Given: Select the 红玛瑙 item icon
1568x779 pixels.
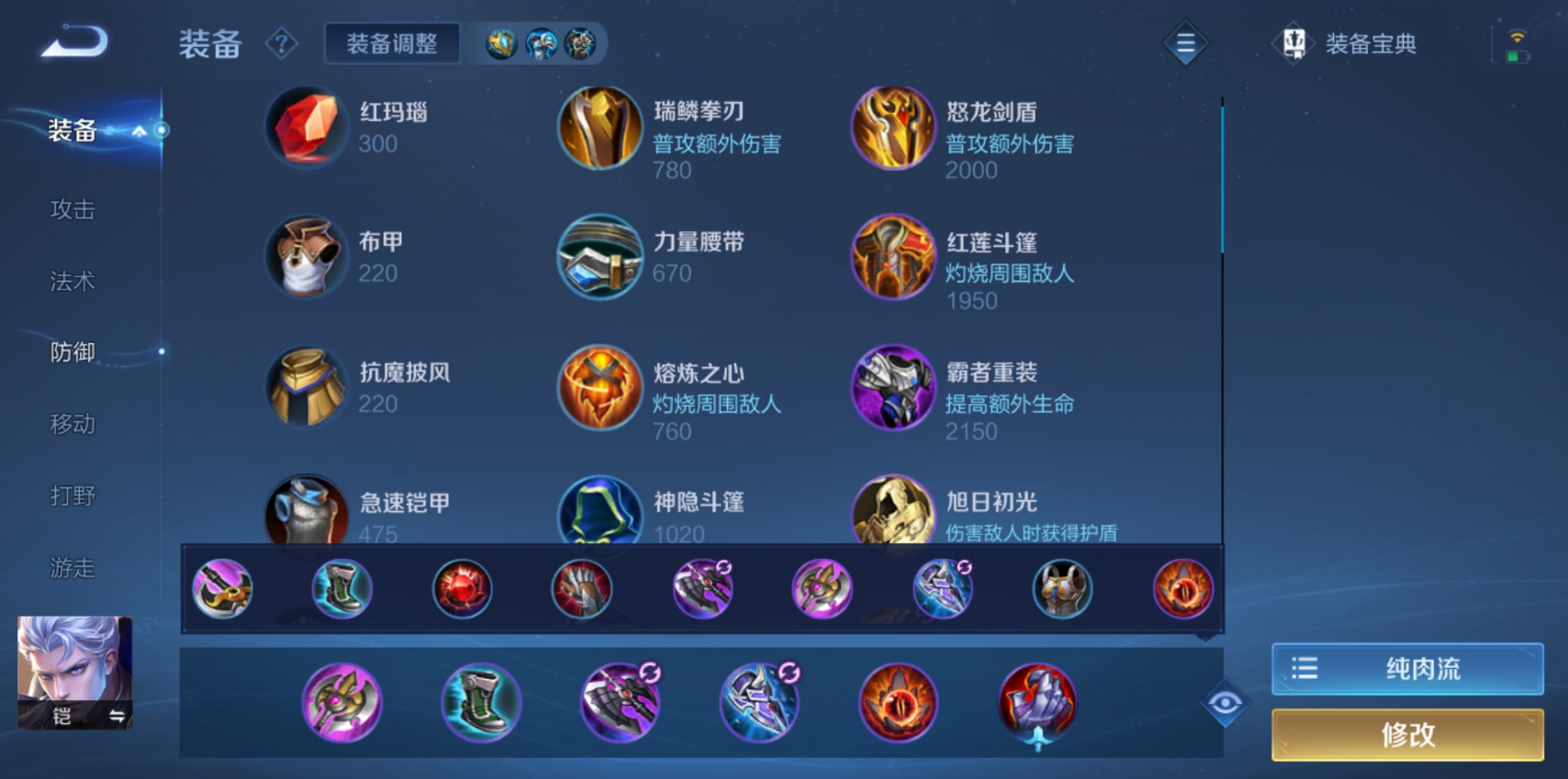Looking at the screenshot, I should (306, 128).
